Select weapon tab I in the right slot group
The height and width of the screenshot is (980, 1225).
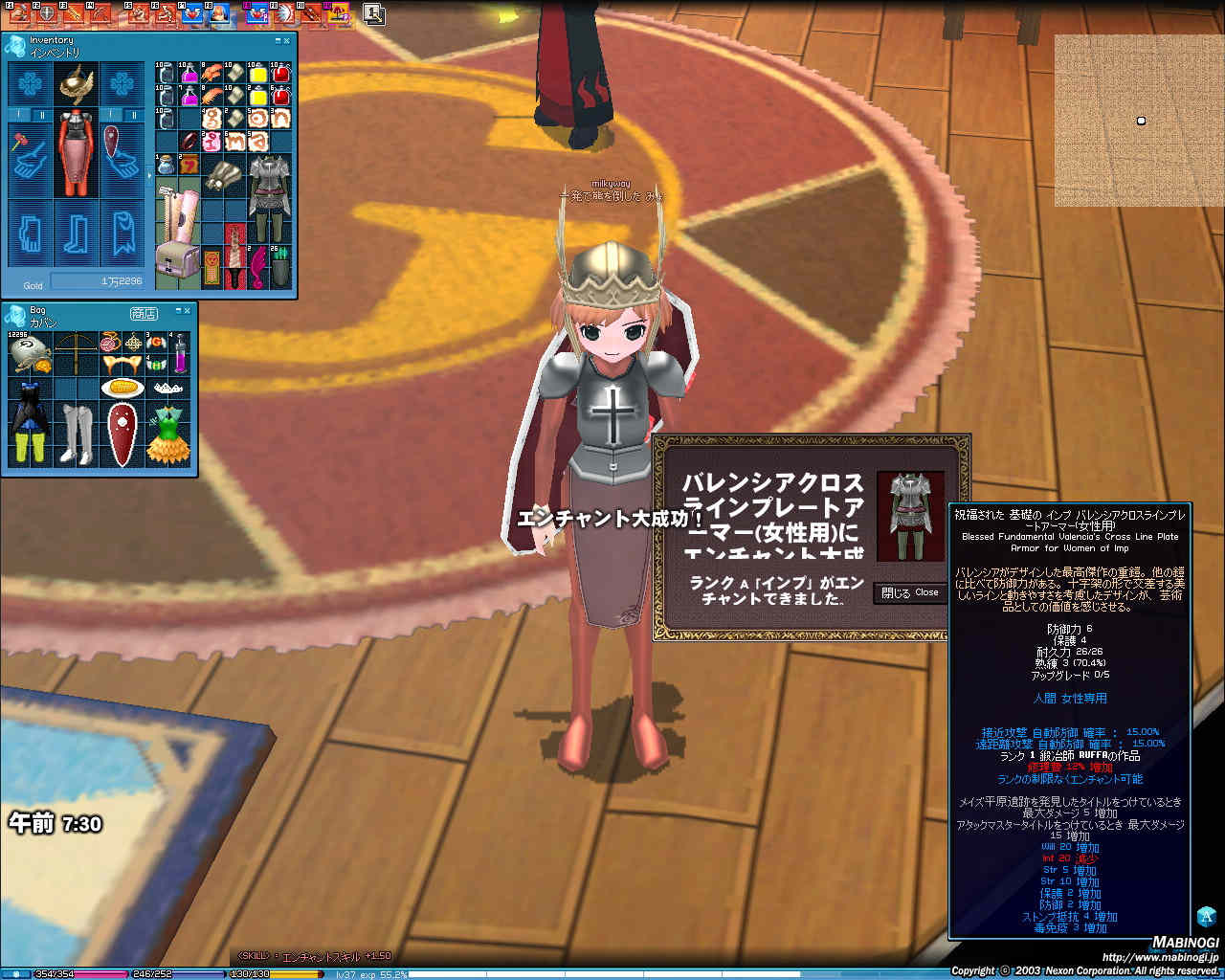point(110,114)
